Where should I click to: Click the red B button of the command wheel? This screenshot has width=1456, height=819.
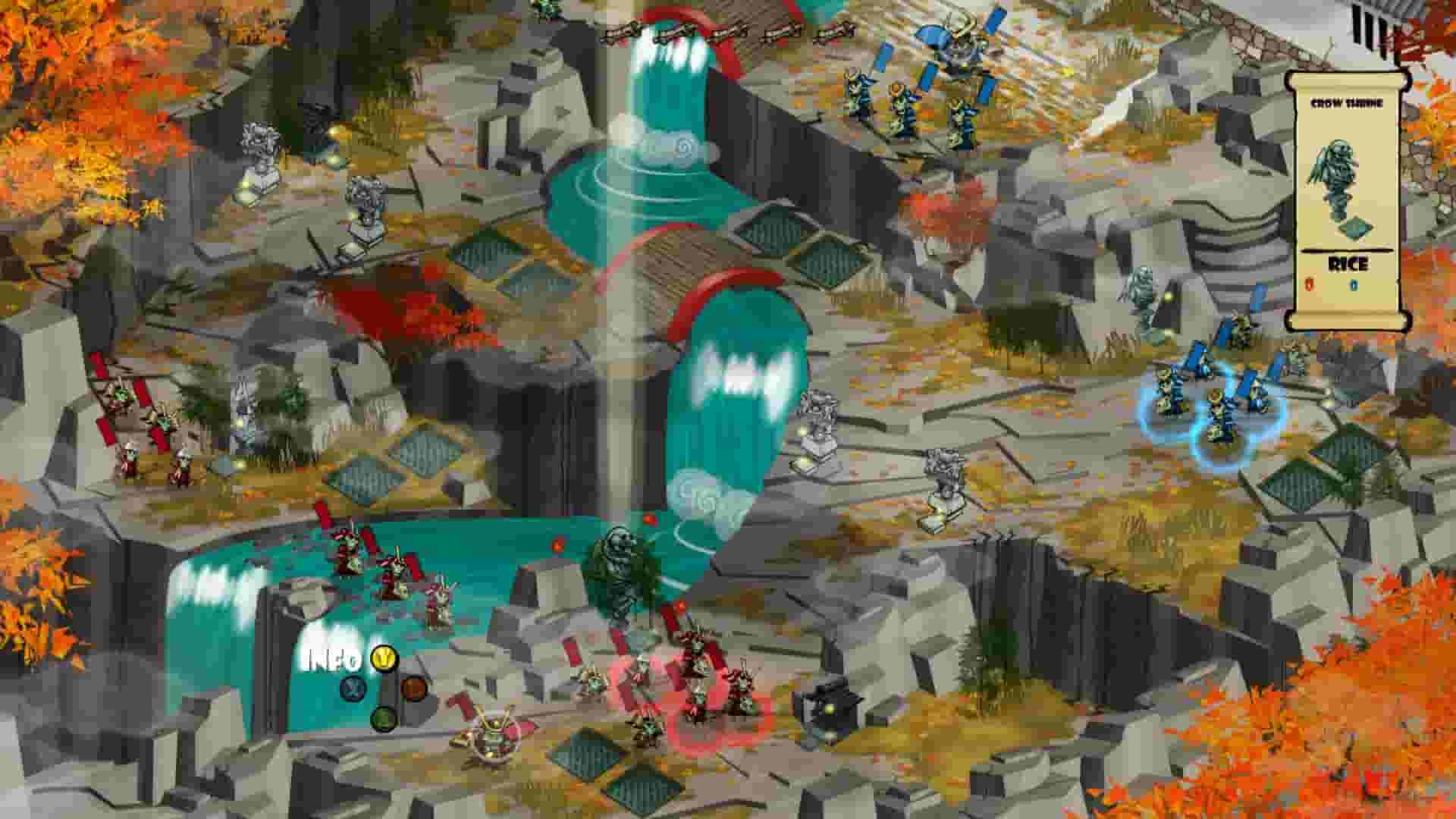414,689
